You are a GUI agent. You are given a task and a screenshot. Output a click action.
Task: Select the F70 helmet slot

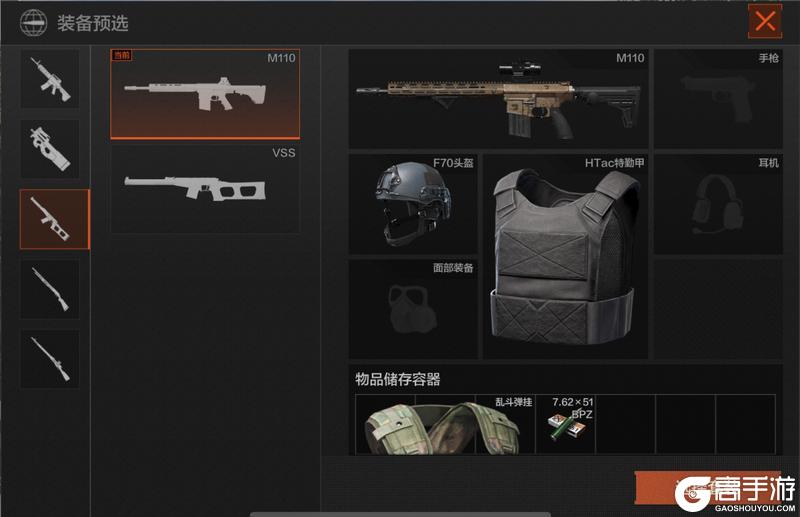click(x=413, y=203)
